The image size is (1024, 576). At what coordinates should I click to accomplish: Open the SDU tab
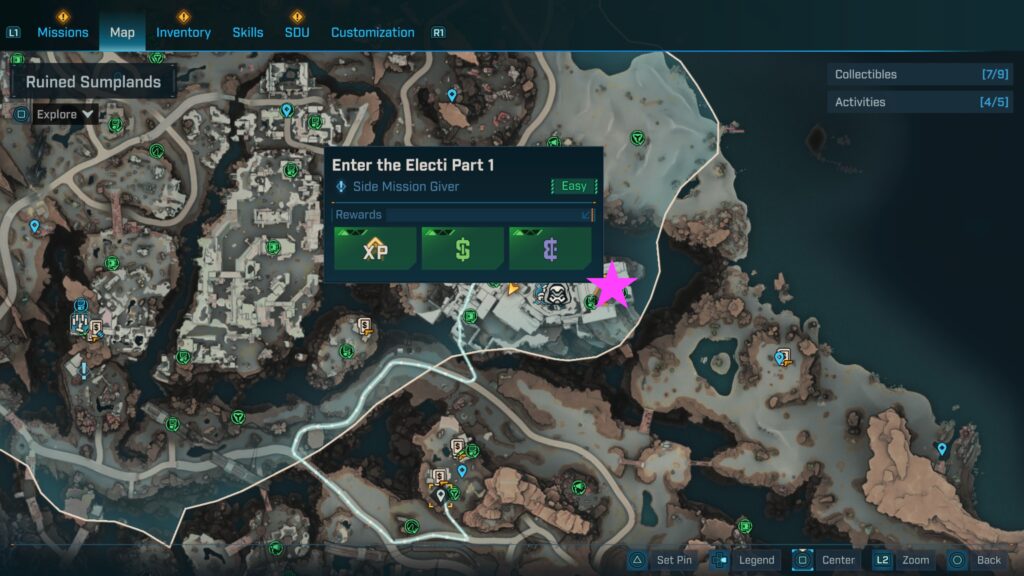click(x=297, y=32)
